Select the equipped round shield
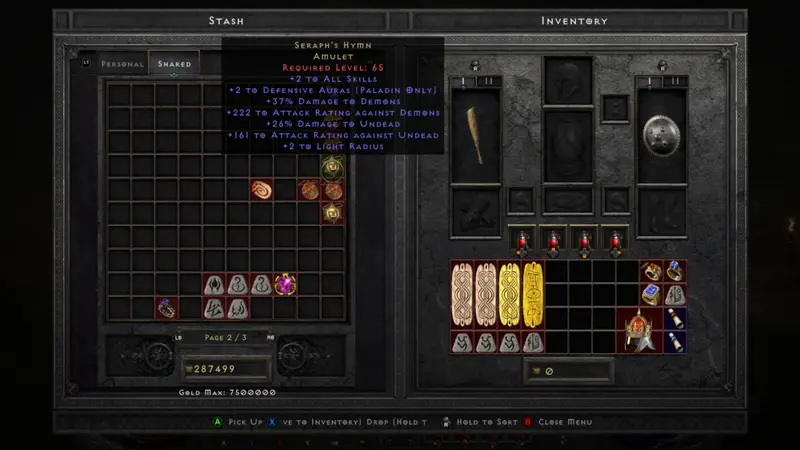 click(662, 136)
